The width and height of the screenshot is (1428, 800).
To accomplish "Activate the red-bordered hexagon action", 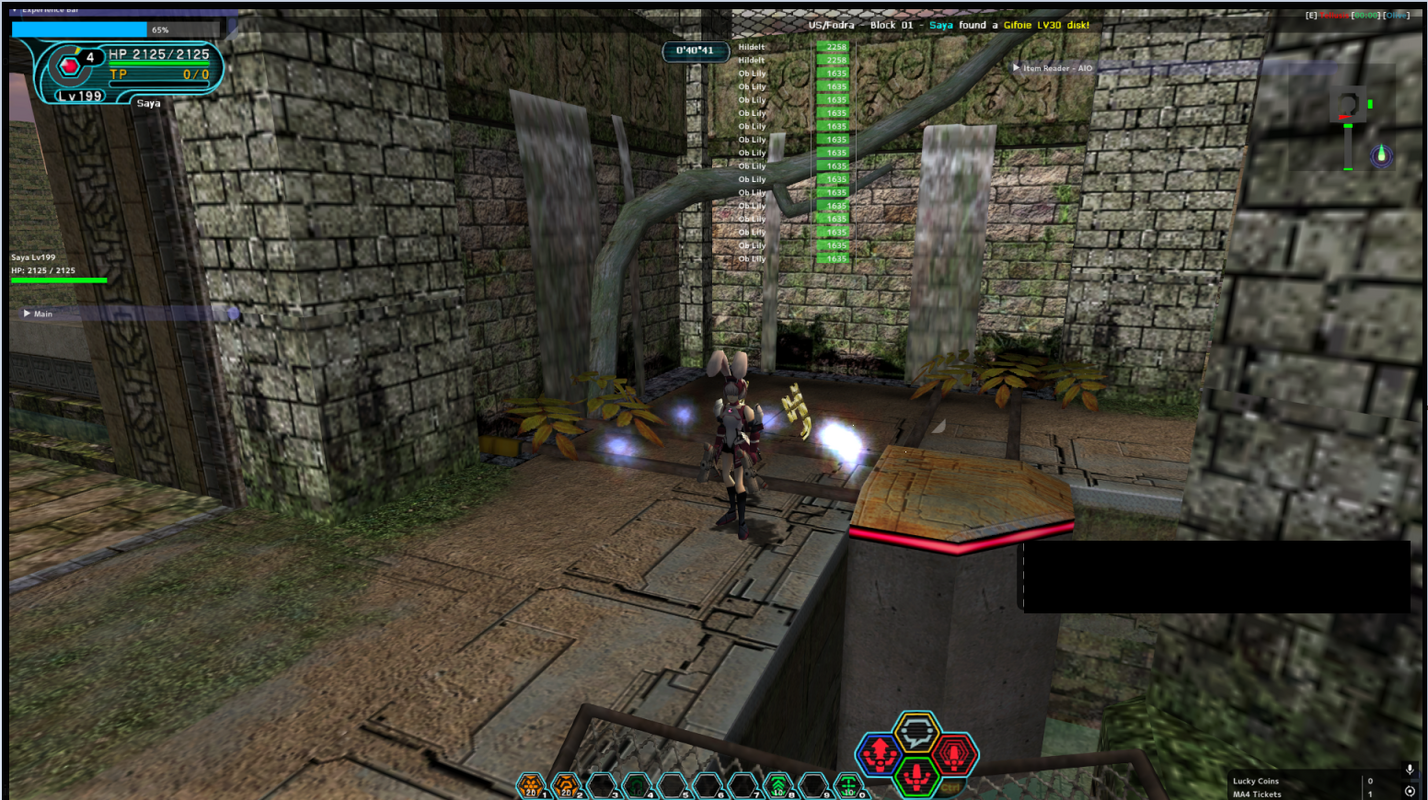I will [953, 755].
